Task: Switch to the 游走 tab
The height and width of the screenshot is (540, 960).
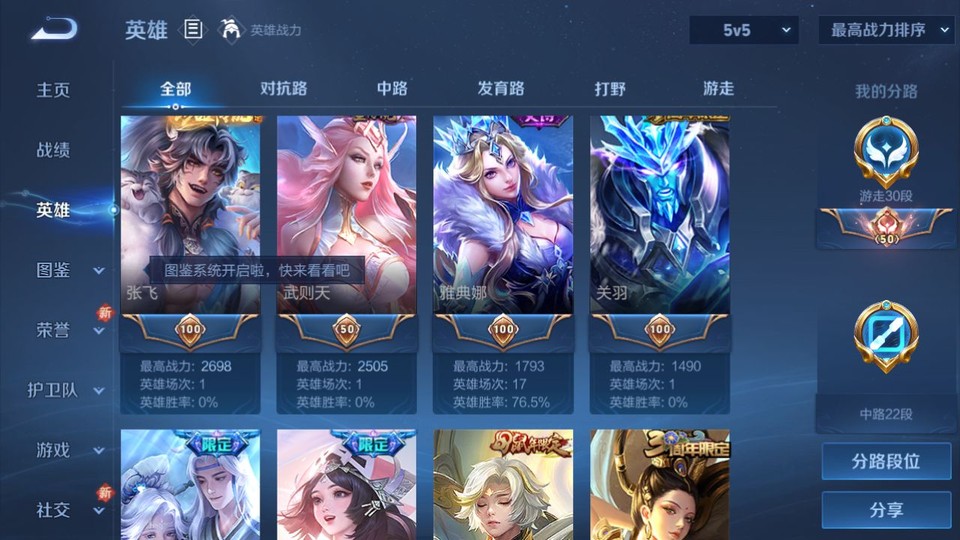Action: 718,88
